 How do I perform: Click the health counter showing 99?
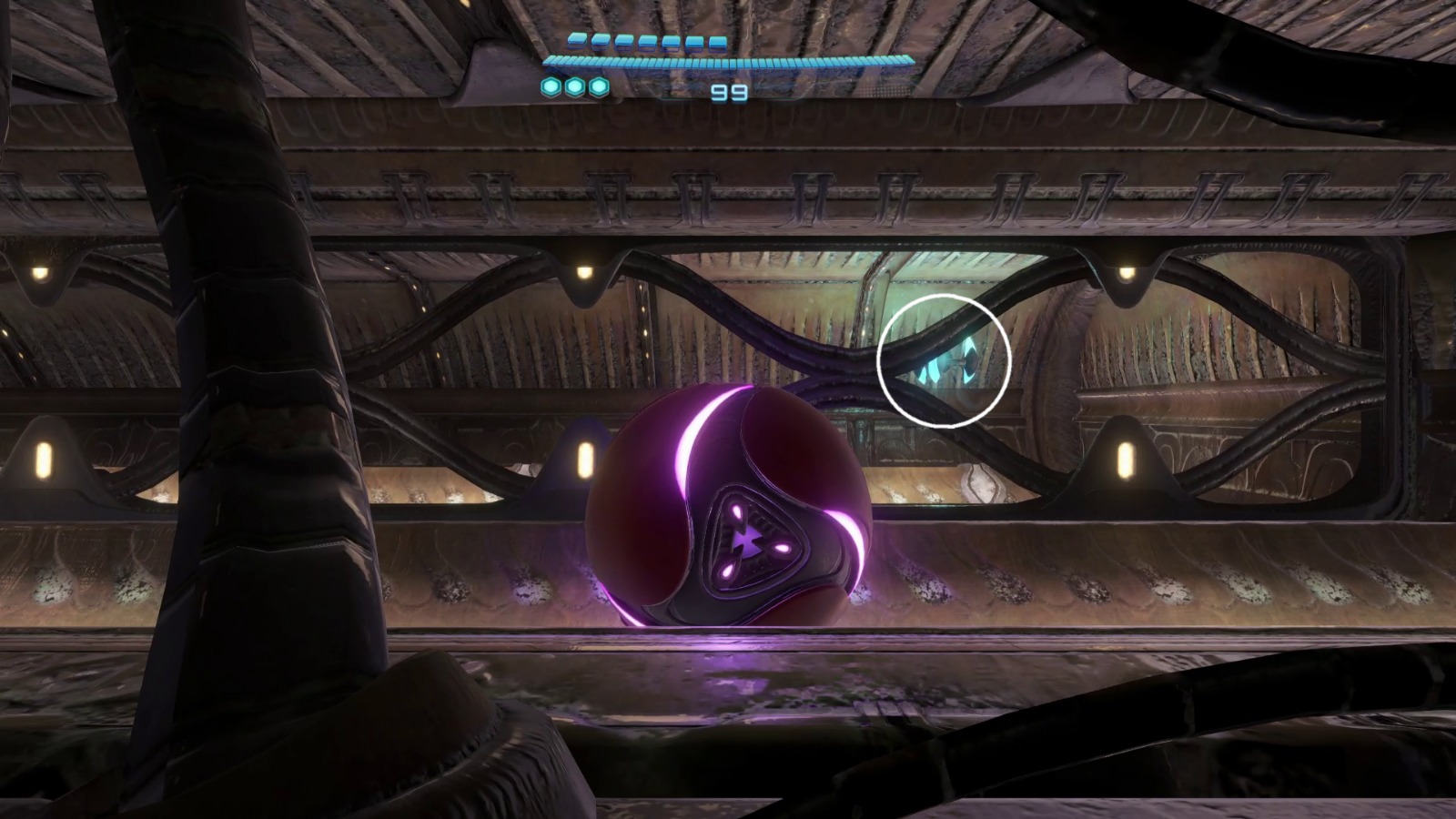pos(730,91)
